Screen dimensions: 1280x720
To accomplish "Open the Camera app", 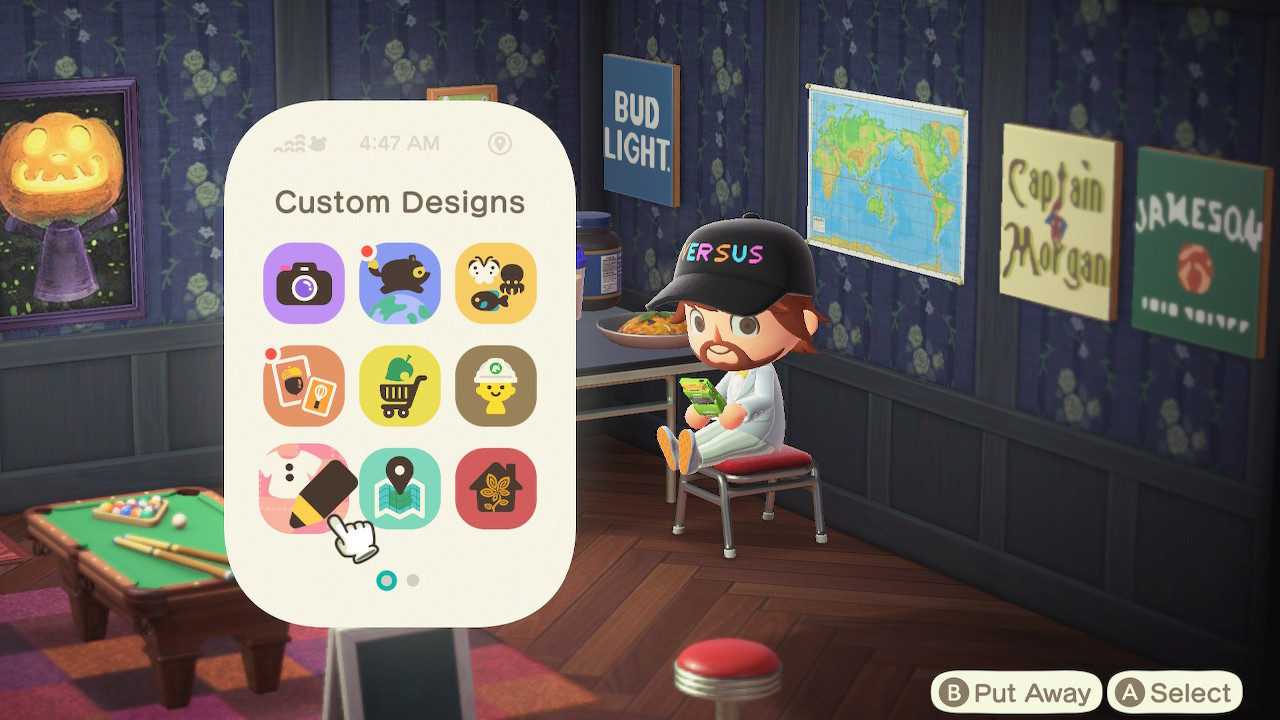I will tap(303, 284).
